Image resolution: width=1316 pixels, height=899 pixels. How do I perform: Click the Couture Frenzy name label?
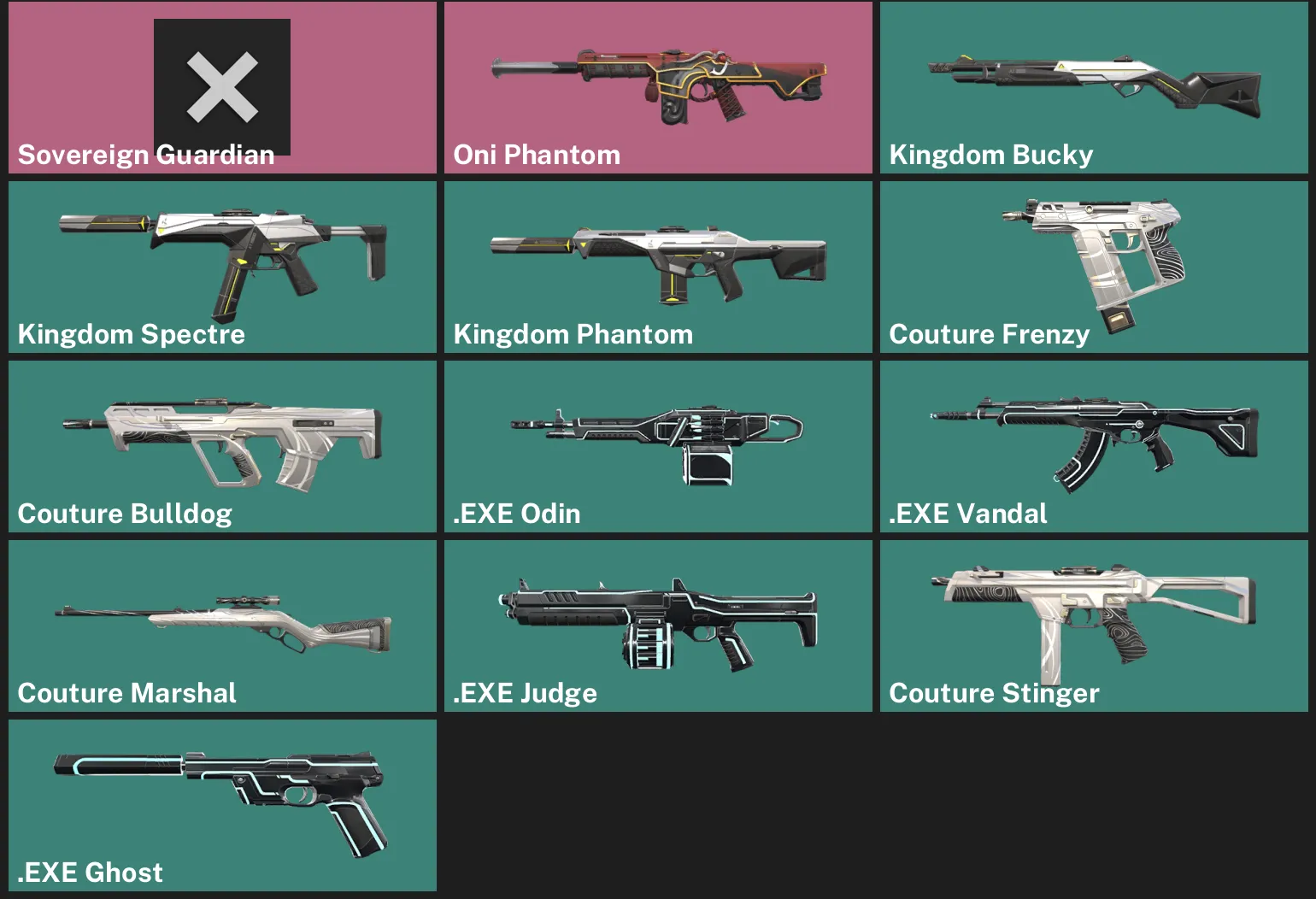coord(989,334)
